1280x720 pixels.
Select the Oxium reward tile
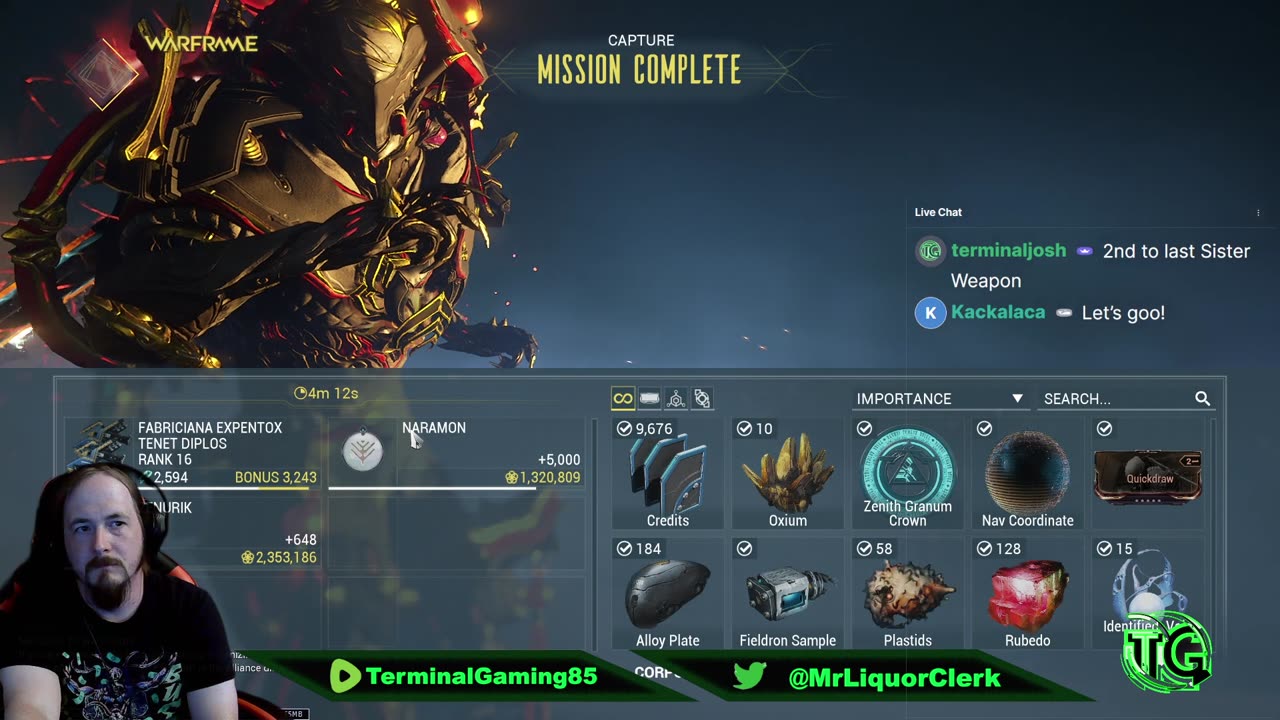click(x=787, y=474)
